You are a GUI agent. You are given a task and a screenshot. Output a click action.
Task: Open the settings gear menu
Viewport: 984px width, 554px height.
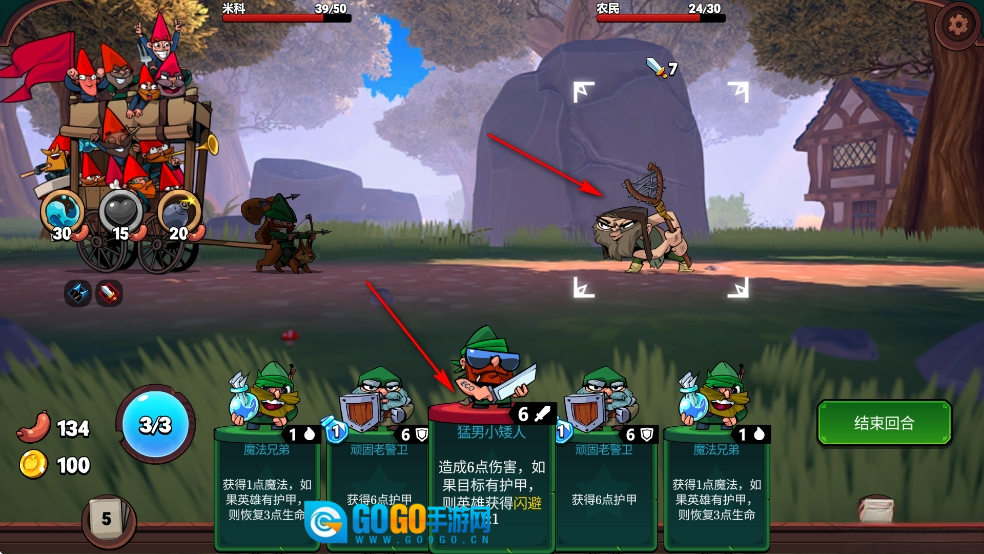pyautogui.click(x=959, y=23)
